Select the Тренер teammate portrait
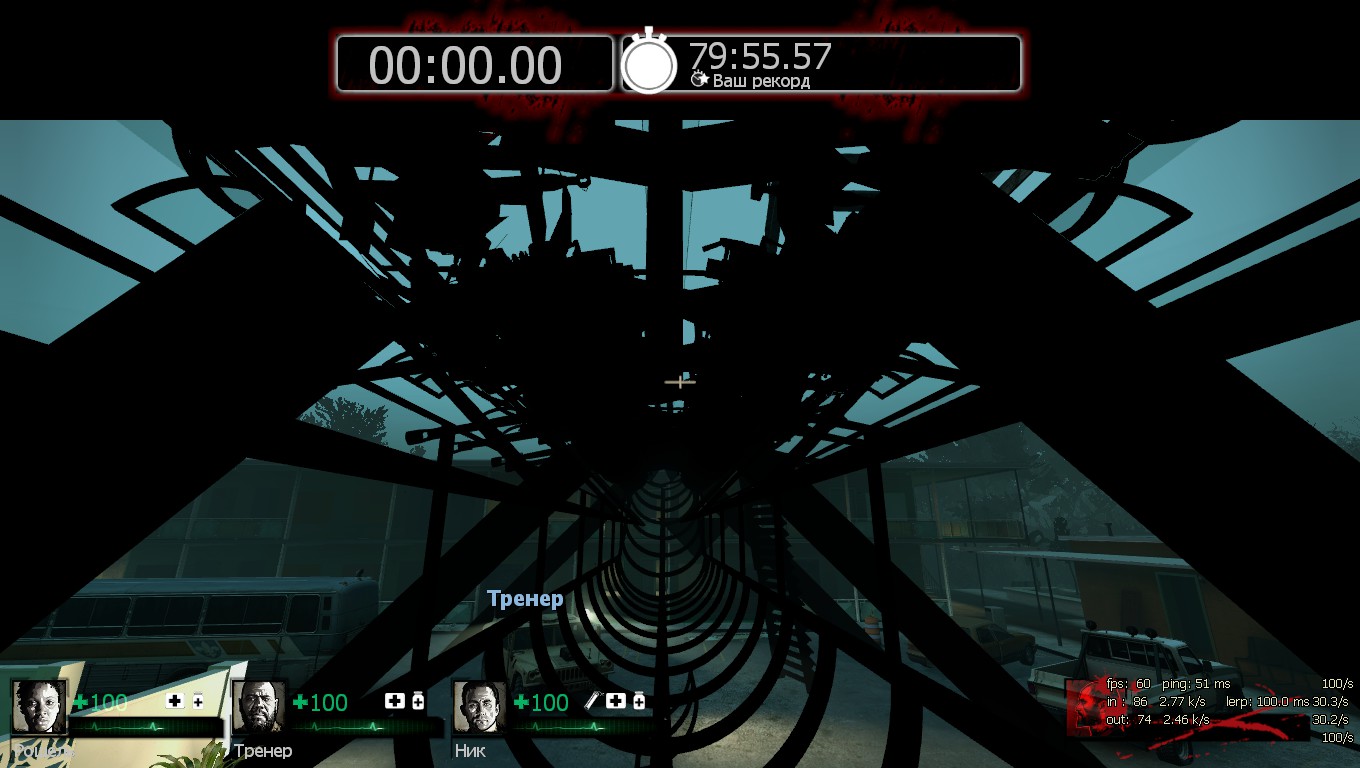The image size is (1360, 768). [x=259, y=706]
